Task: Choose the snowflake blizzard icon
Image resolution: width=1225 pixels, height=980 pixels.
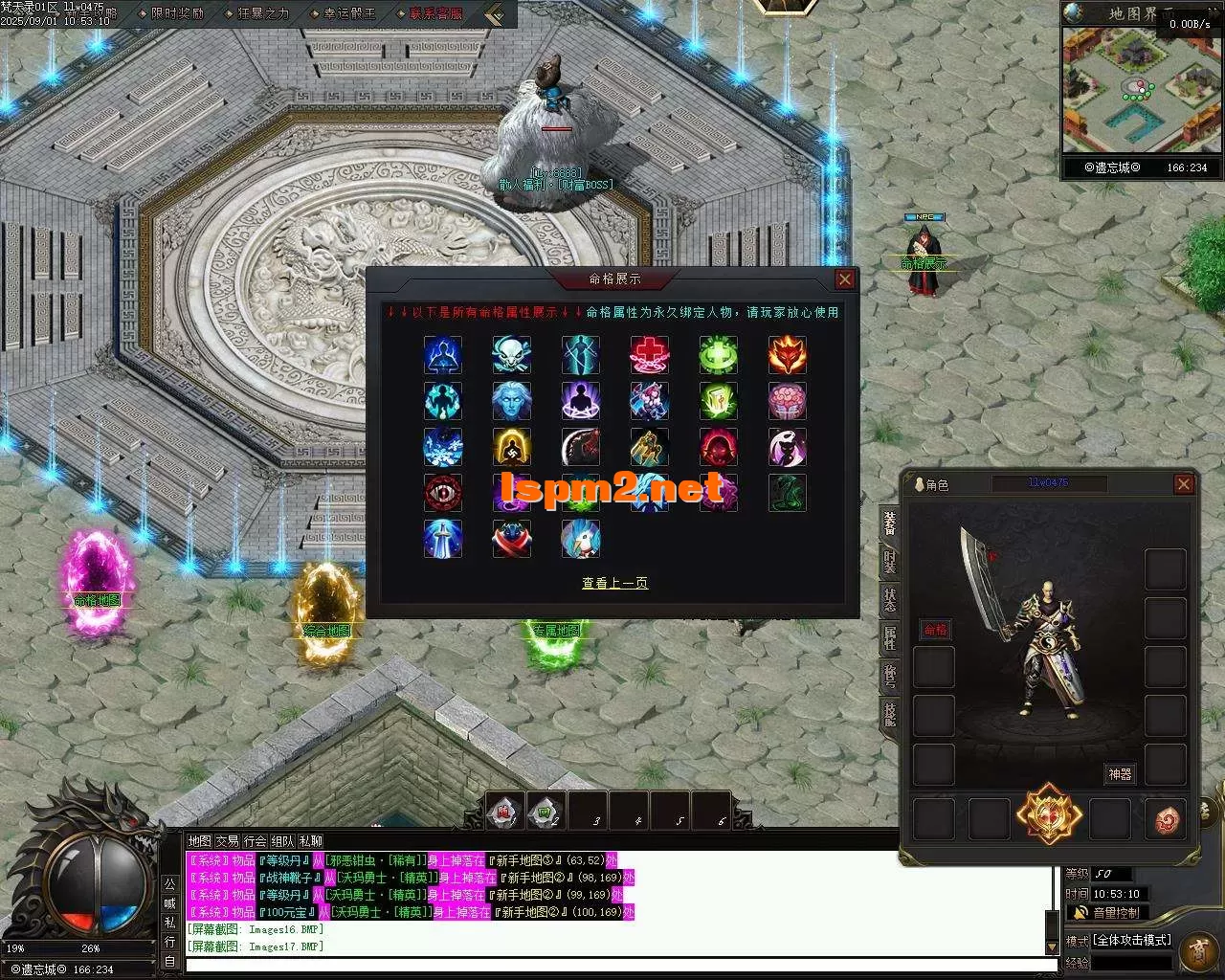Action: pos(443,447)
